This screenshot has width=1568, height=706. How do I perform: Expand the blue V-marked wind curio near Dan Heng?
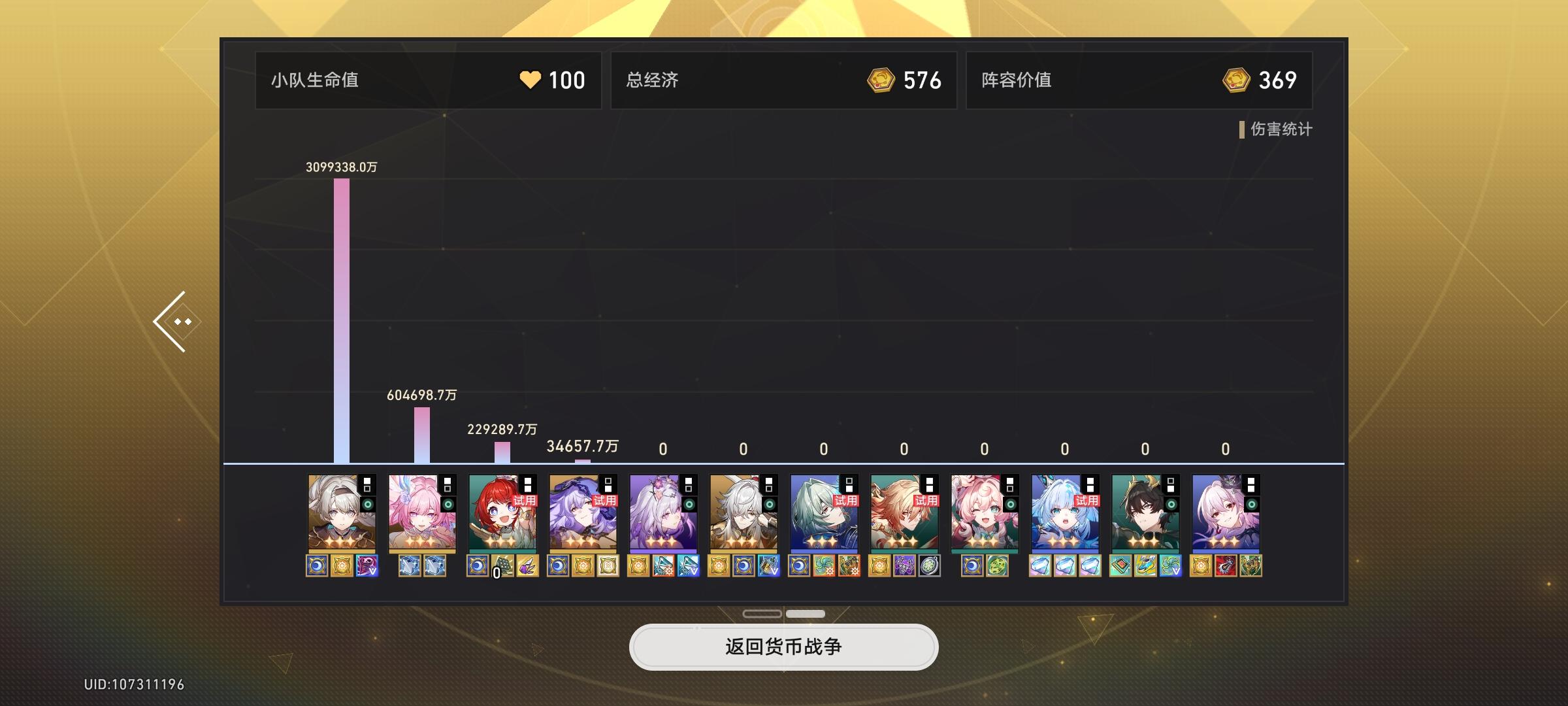point(1171,565)
